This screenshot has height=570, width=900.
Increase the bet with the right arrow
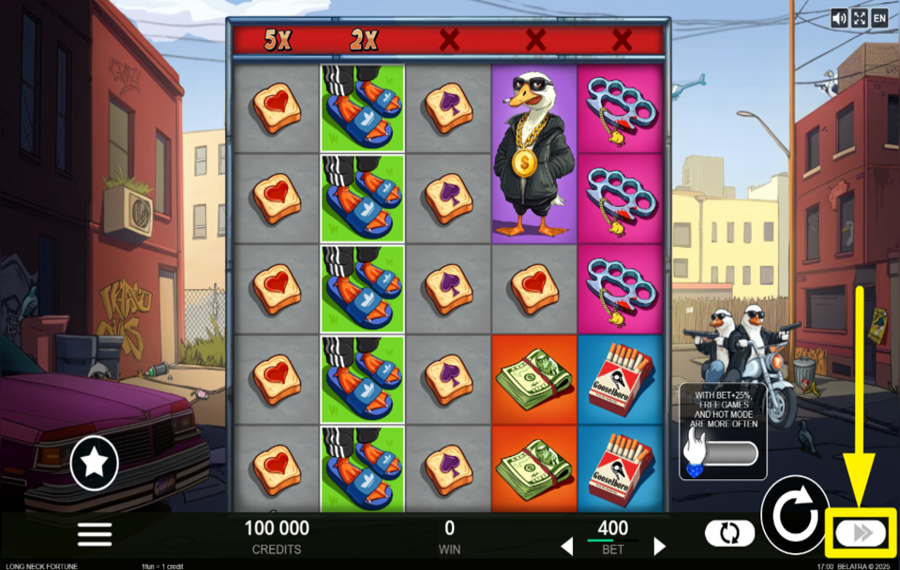coord(659,546)
